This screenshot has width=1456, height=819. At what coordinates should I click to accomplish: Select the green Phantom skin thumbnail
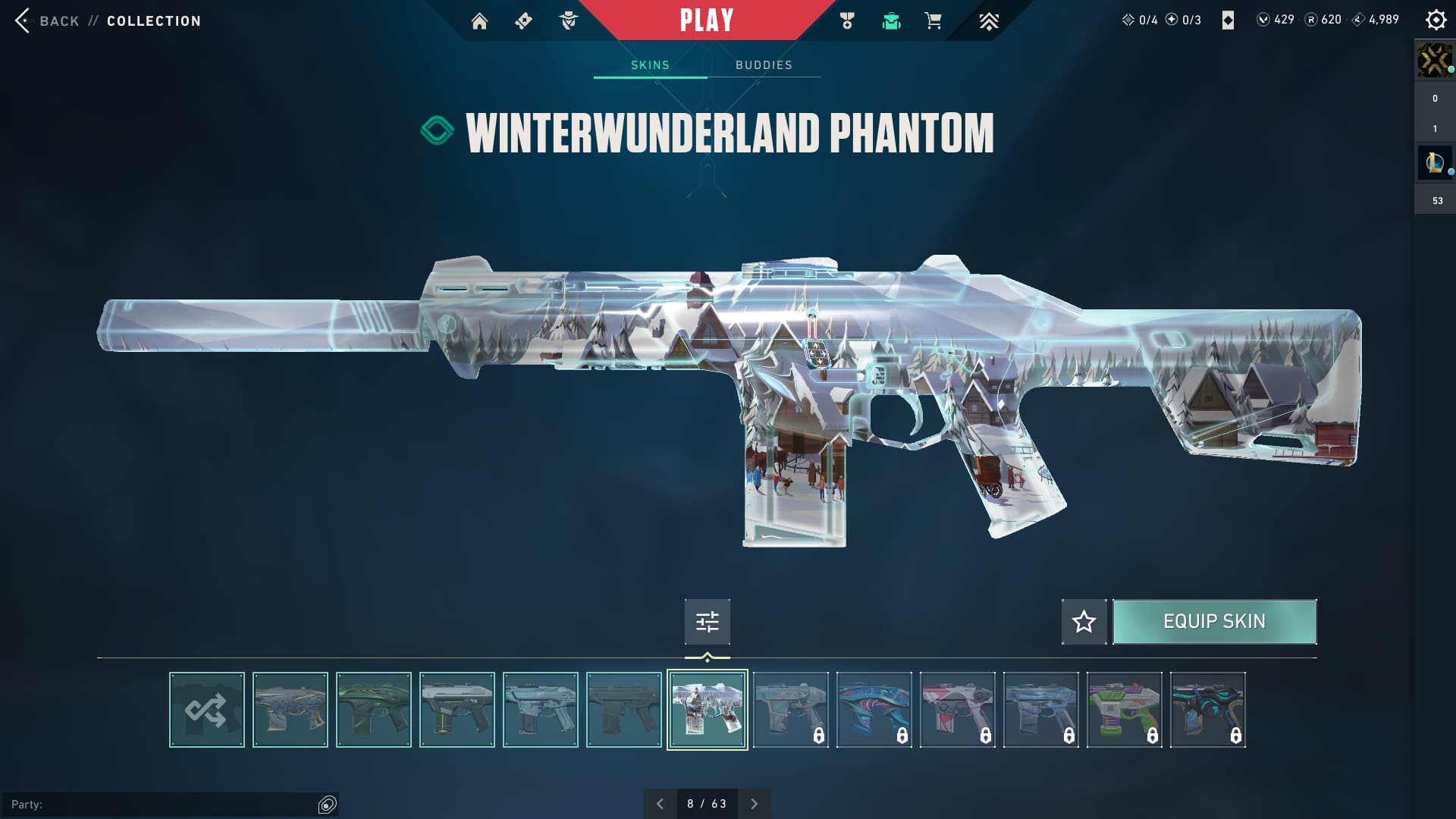(374, 710)
